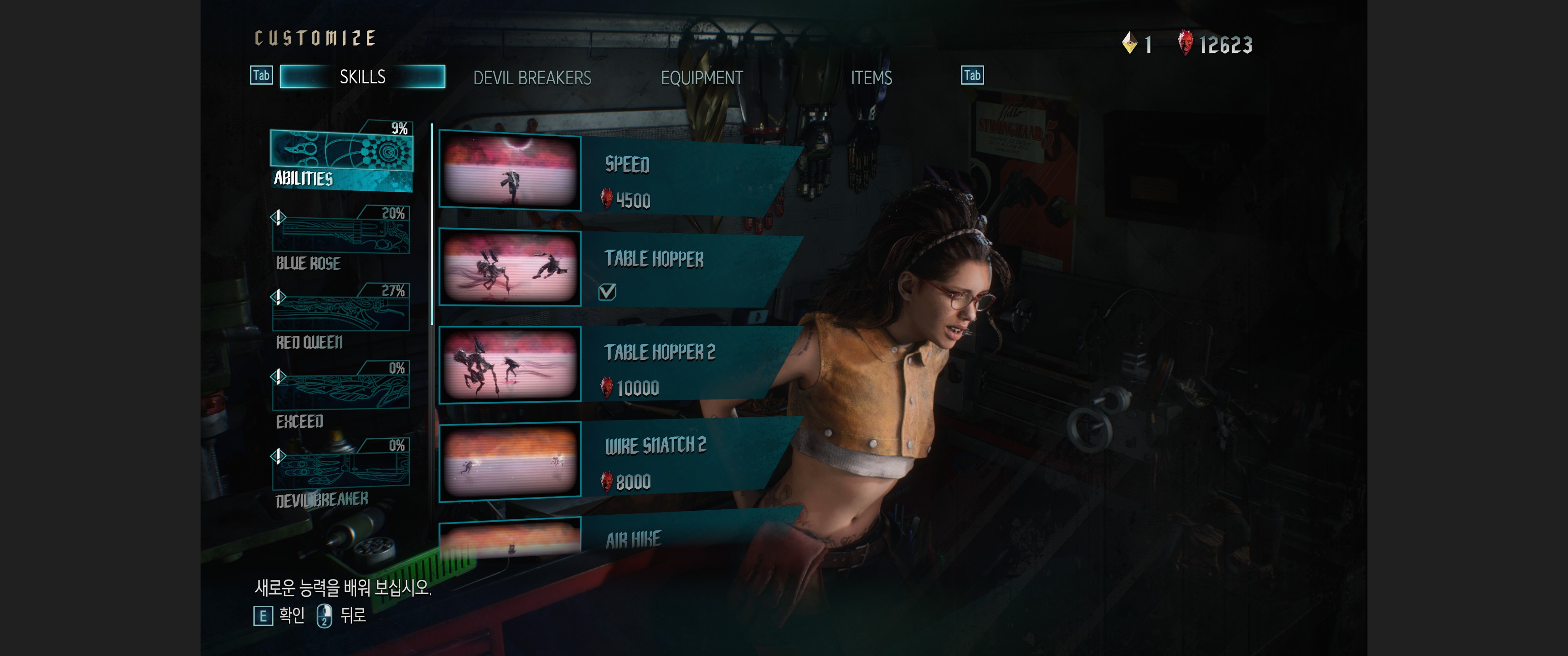Open the Devil Breakers tab
1568x656 pixels.
532,78
